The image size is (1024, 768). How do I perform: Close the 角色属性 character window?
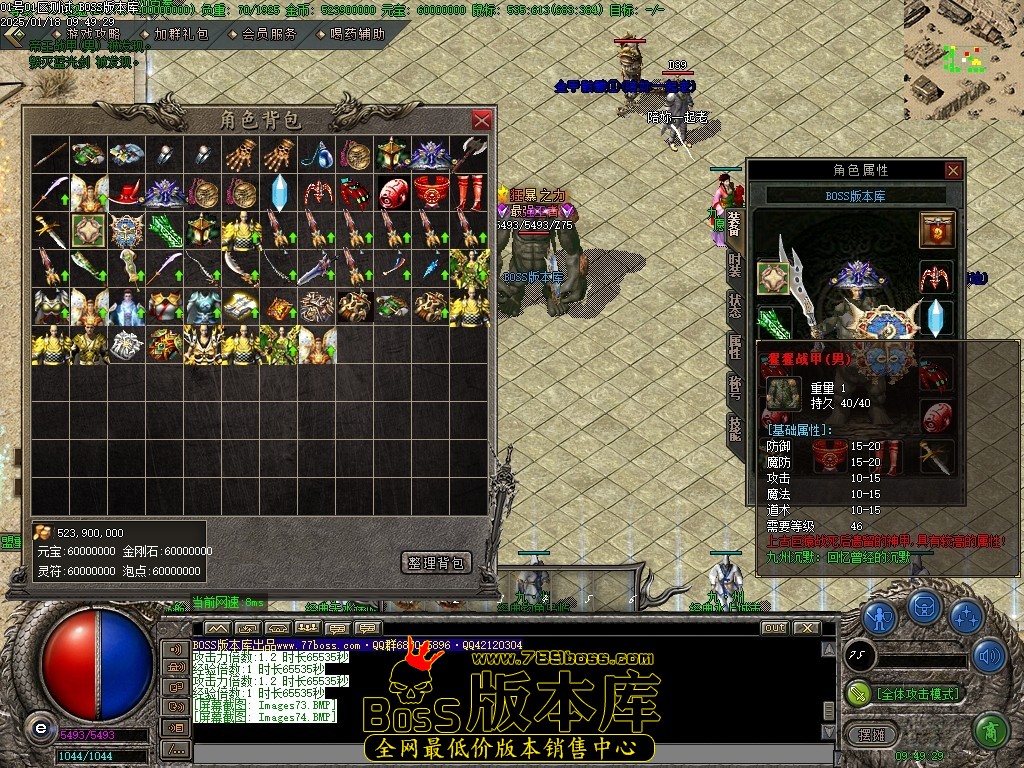(953, 170)
